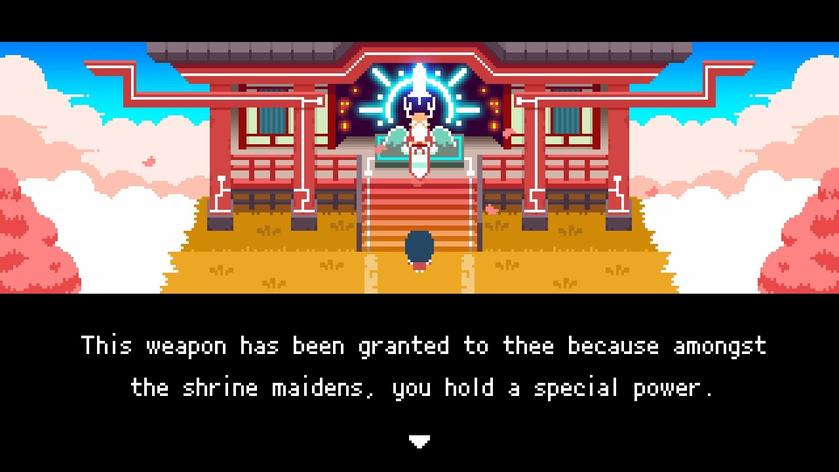Advance dialogue with the white down arrow
Screen dimensions: 839x472
coord(419,441)
